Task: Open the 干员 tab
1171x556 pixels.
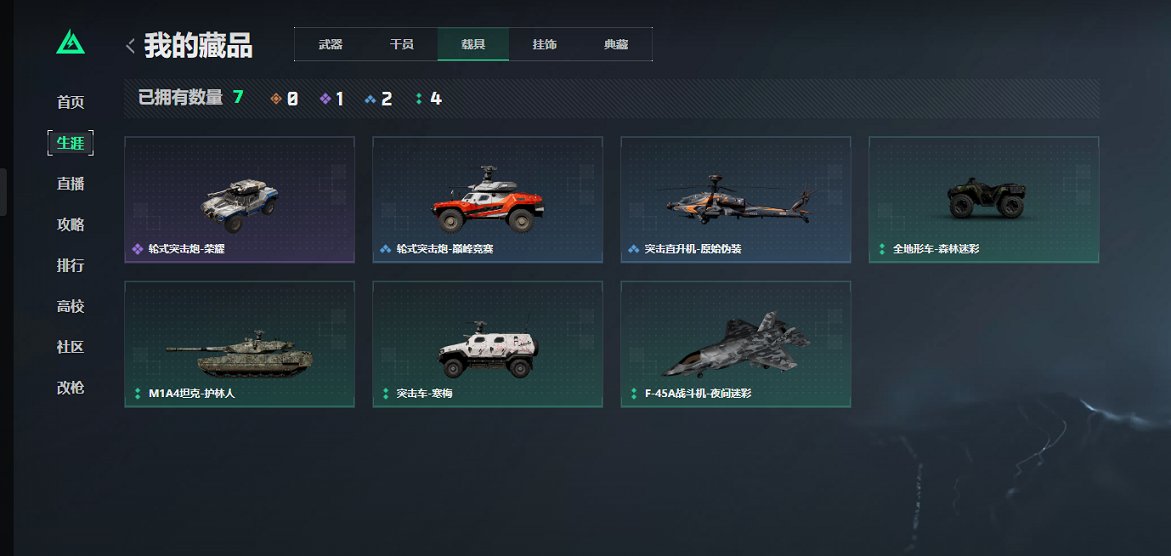Action: coord(401,45)
